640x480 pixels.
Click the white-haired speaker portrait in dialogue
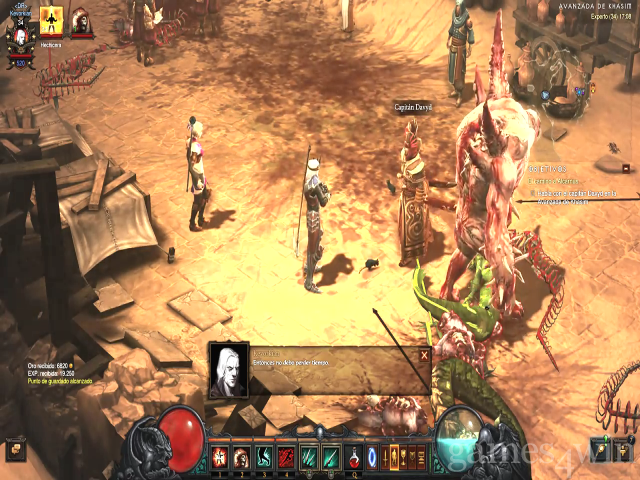point(229,371)
